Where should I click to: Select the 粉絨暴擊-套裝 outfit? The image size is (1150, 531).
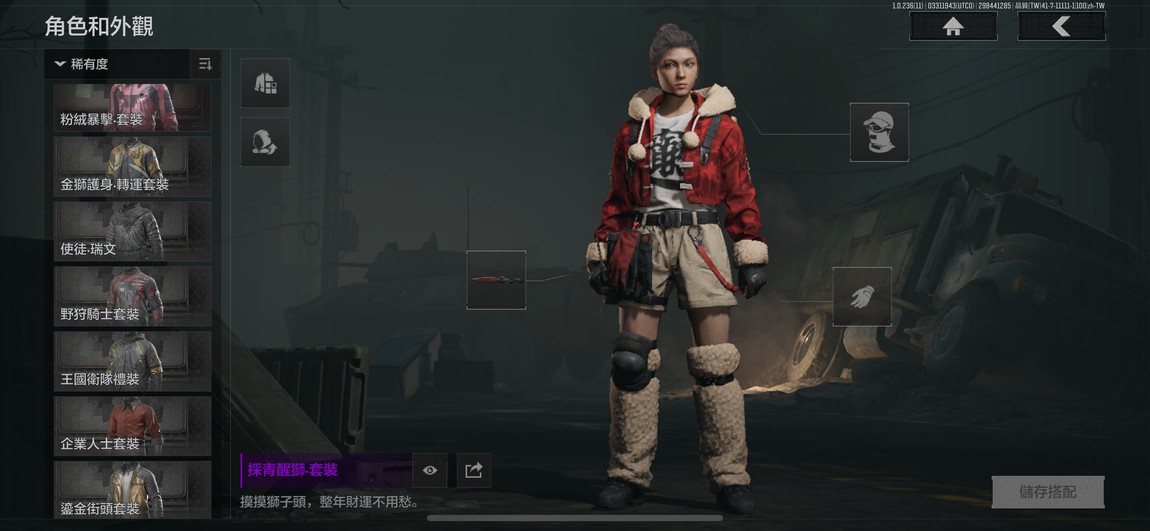click(x=132, y=107)
